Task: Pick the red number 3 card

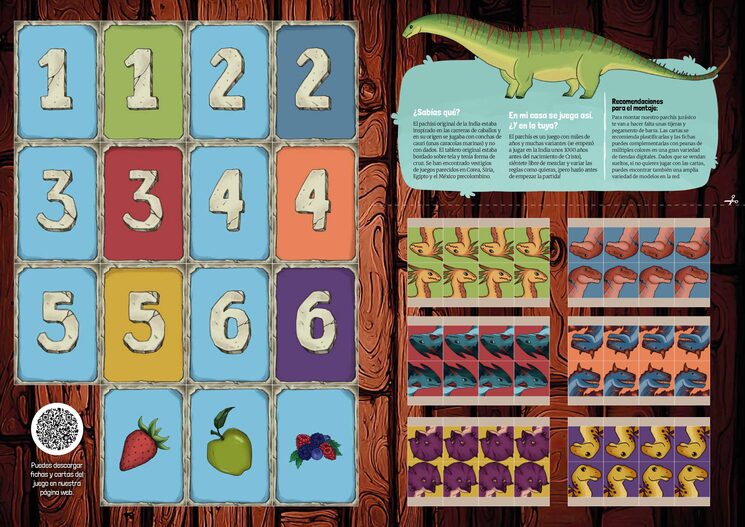Action: tap(144, 203)
